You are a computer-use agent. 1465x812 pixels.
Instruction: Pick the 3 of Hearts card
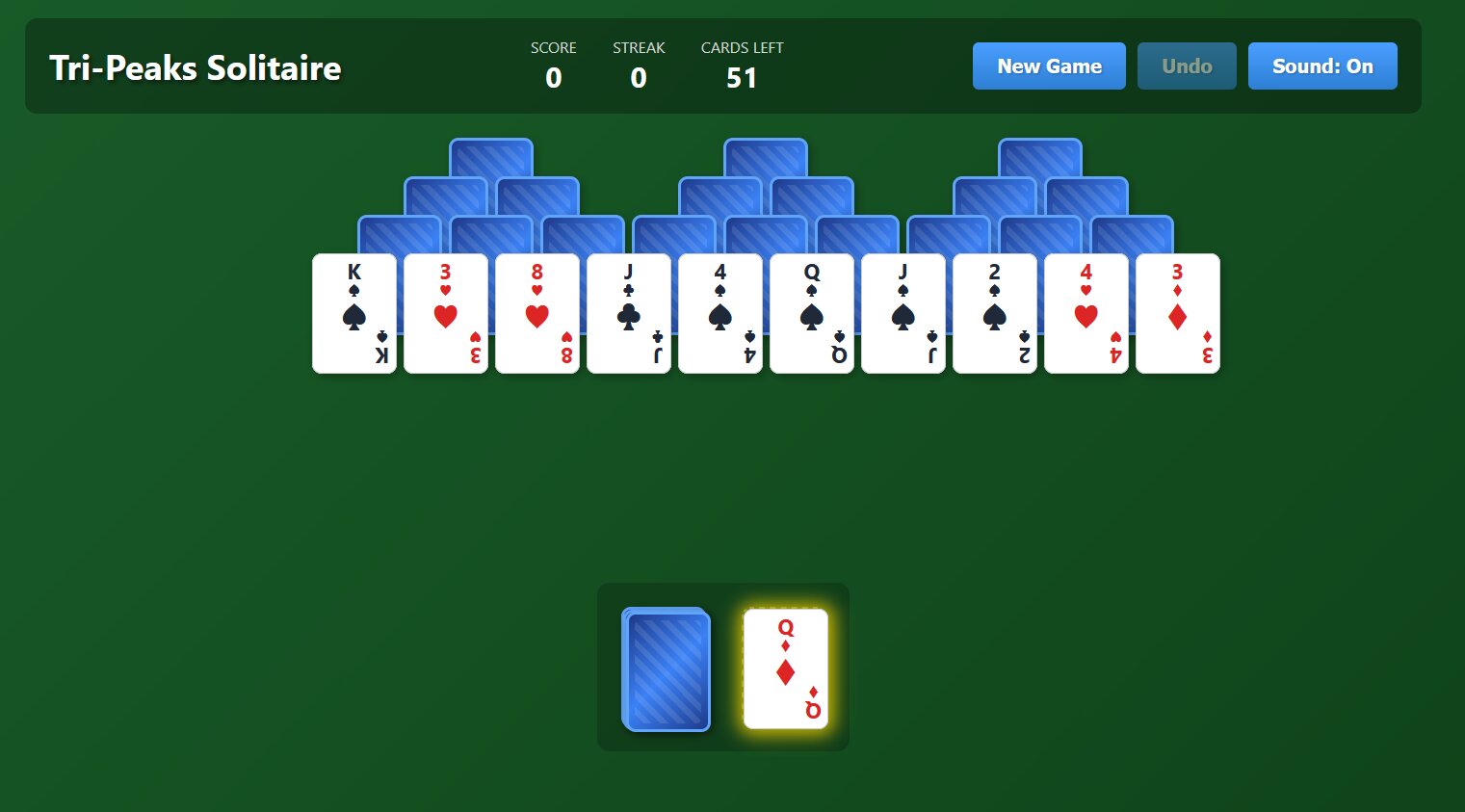[x=446, y=313]
